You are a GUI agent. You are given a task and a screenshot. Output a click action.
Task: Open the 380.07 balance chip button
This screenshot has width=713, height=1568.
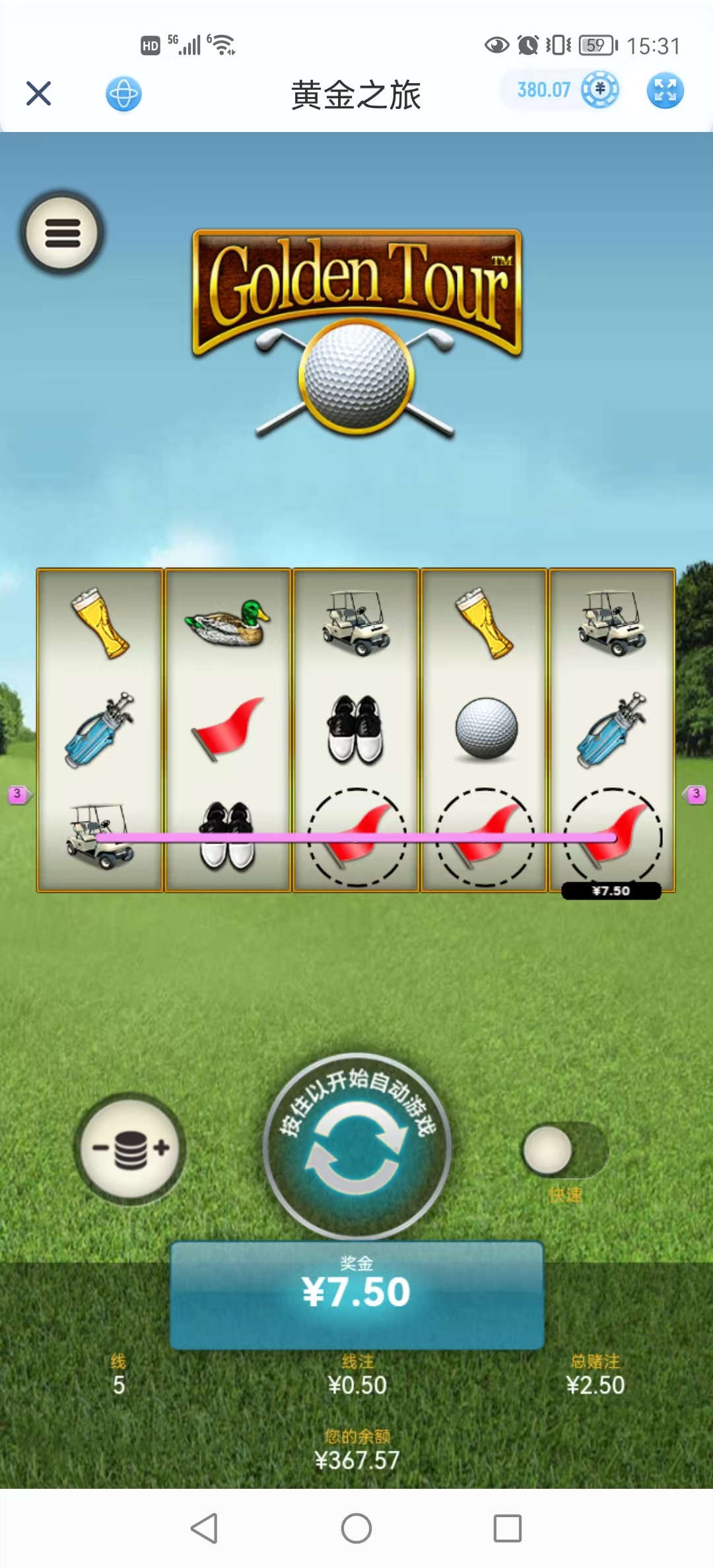560,90
